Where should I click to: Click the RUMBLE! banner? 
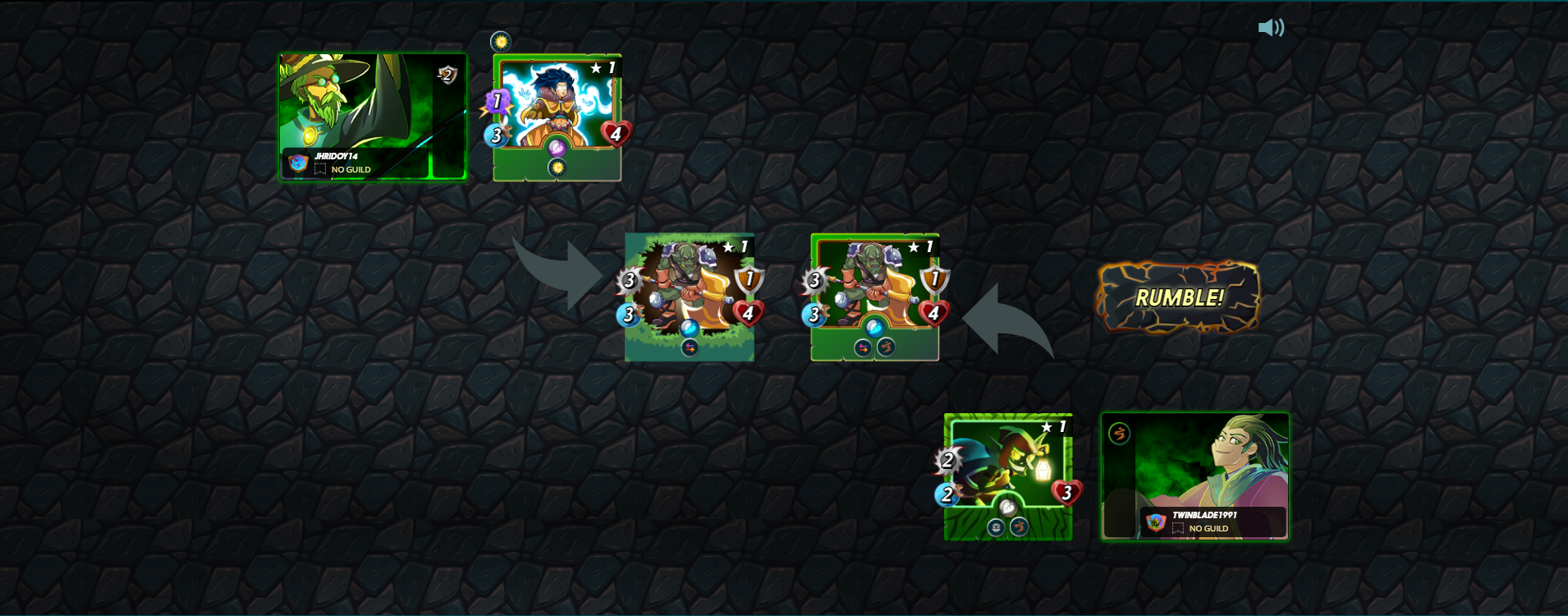(x=1178, y=299)
